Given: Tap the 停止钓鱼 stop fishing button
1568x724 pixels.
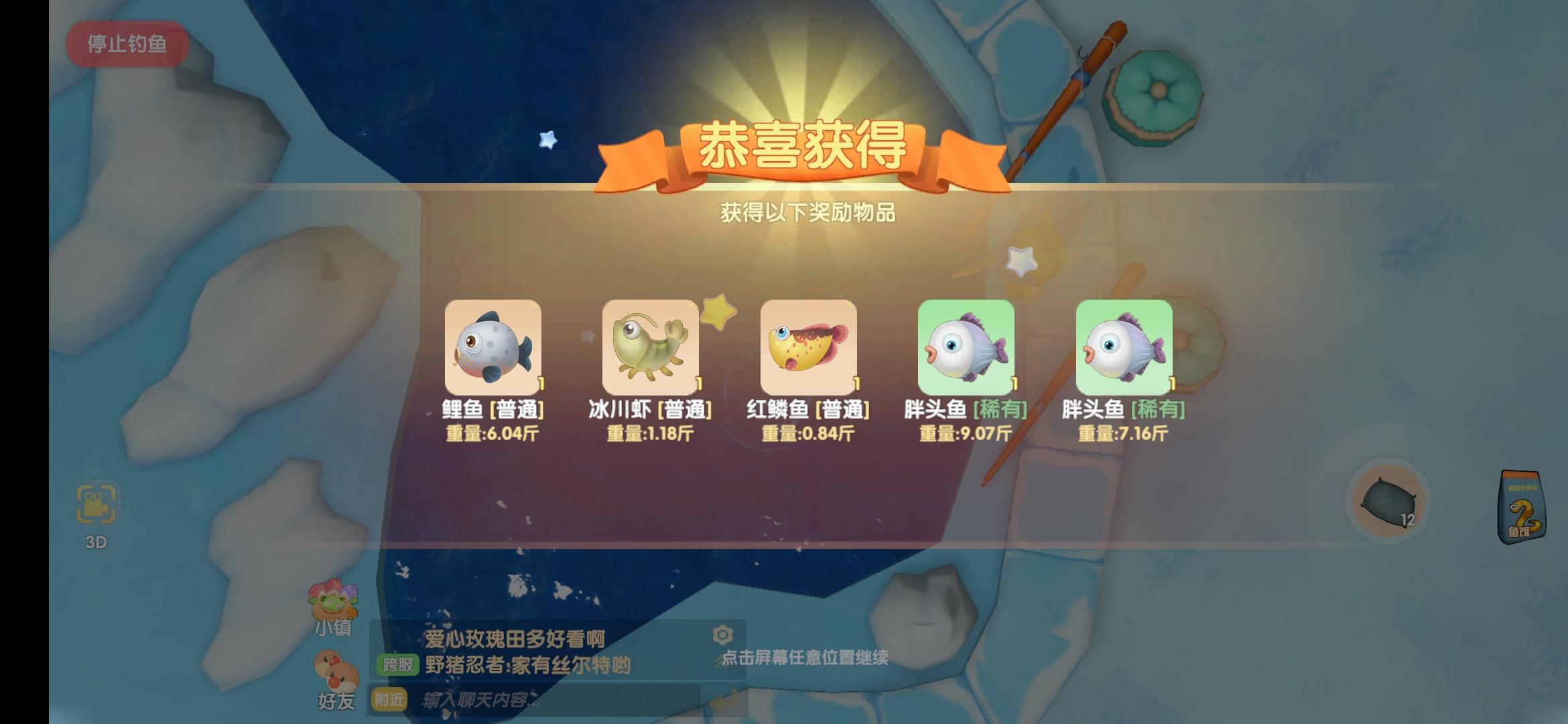Looking at the screenshot, I should coord(125,44).
